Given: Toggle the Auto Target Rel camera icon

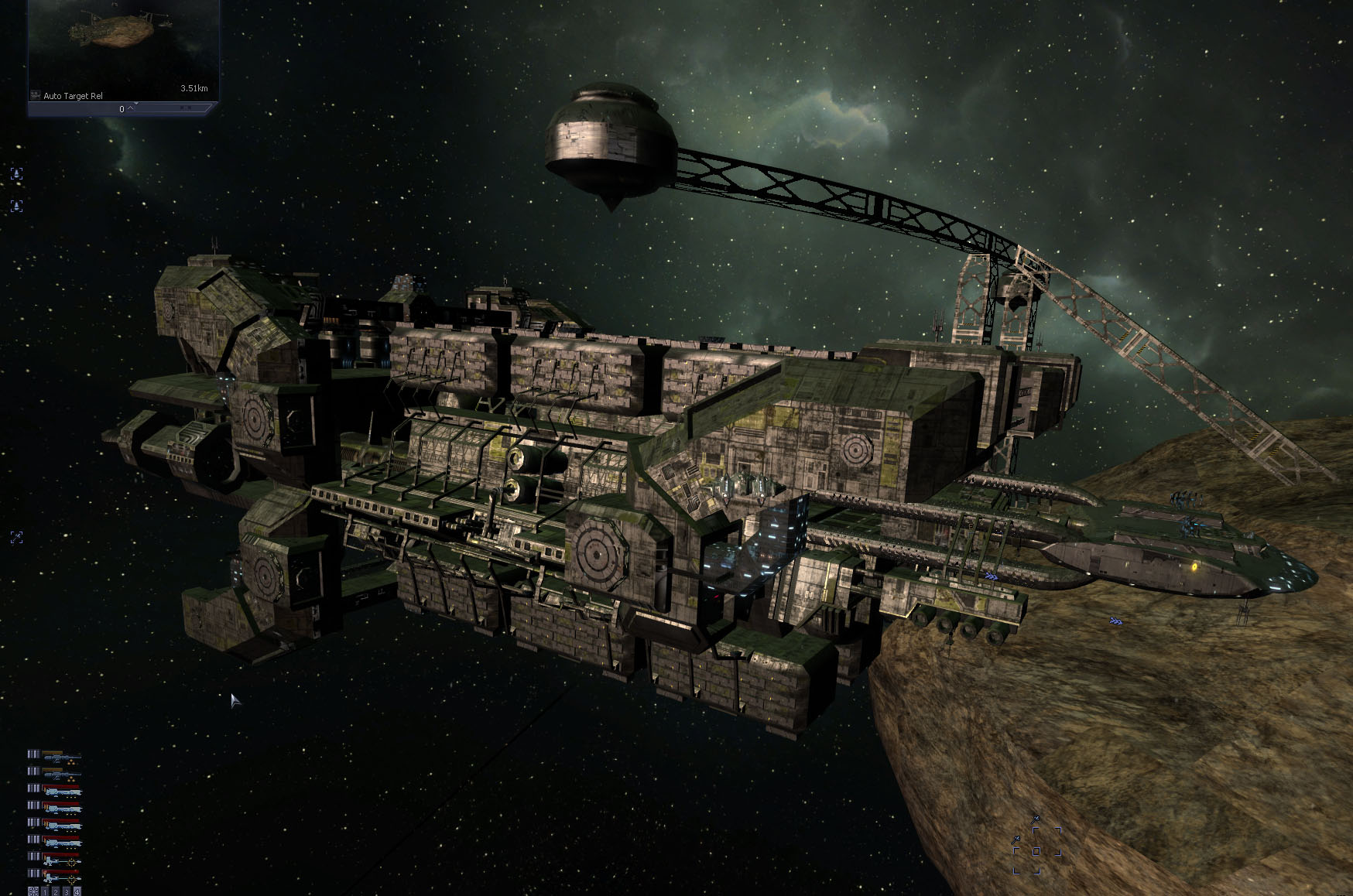Looking at the screenshot, I should [35, 95].
